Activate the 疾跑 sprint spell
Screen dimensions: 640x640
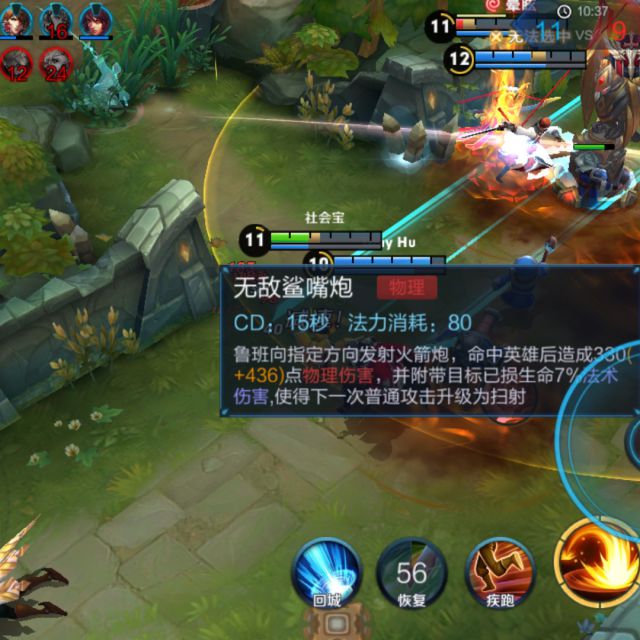(500, 573)
